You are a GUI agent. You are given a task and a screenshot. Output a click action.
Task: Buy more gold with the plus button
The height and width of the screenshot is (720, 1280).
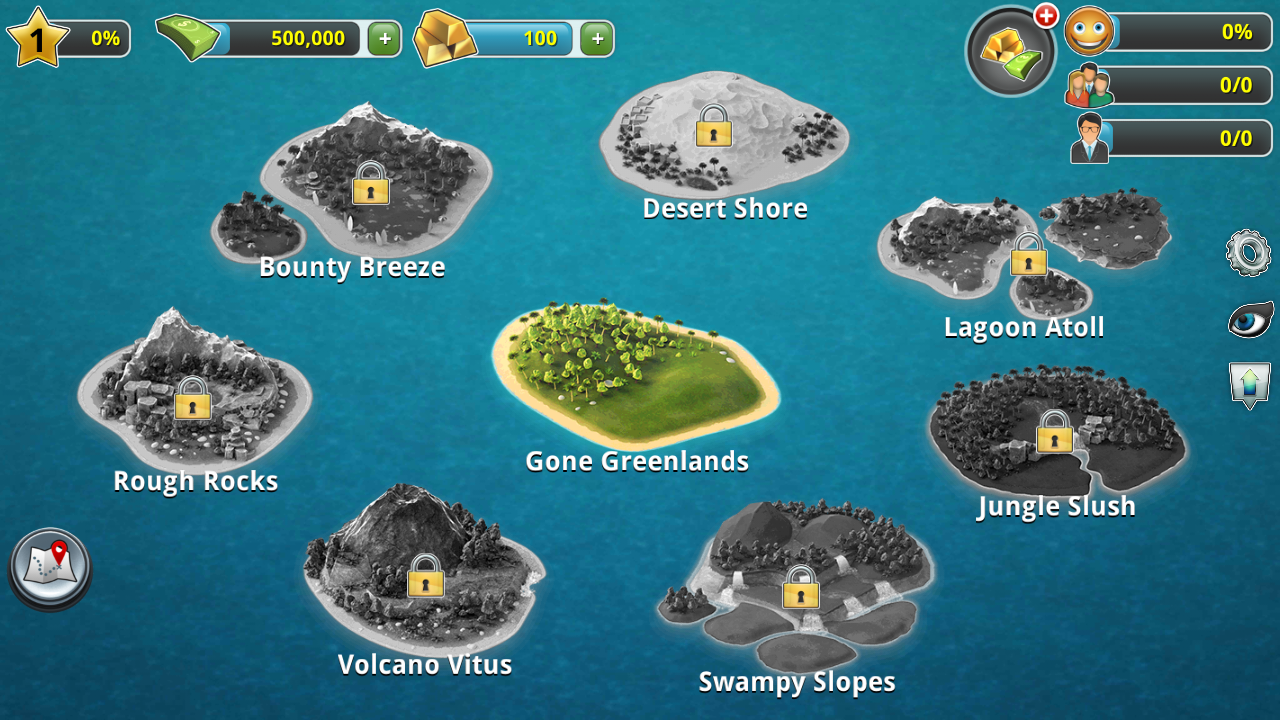(x=597, y=39)
